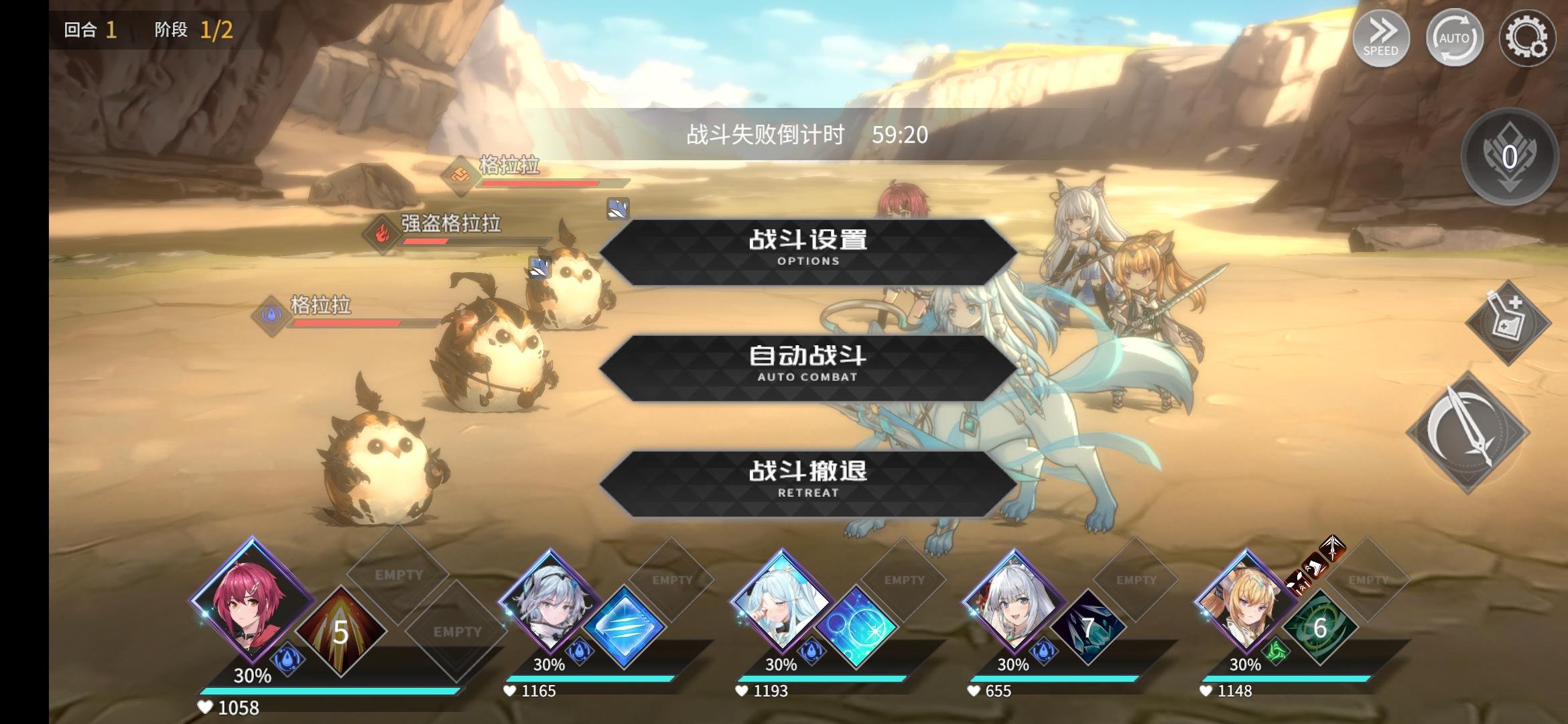Tap the SPEED fast-forward icon

point(1384,39)
